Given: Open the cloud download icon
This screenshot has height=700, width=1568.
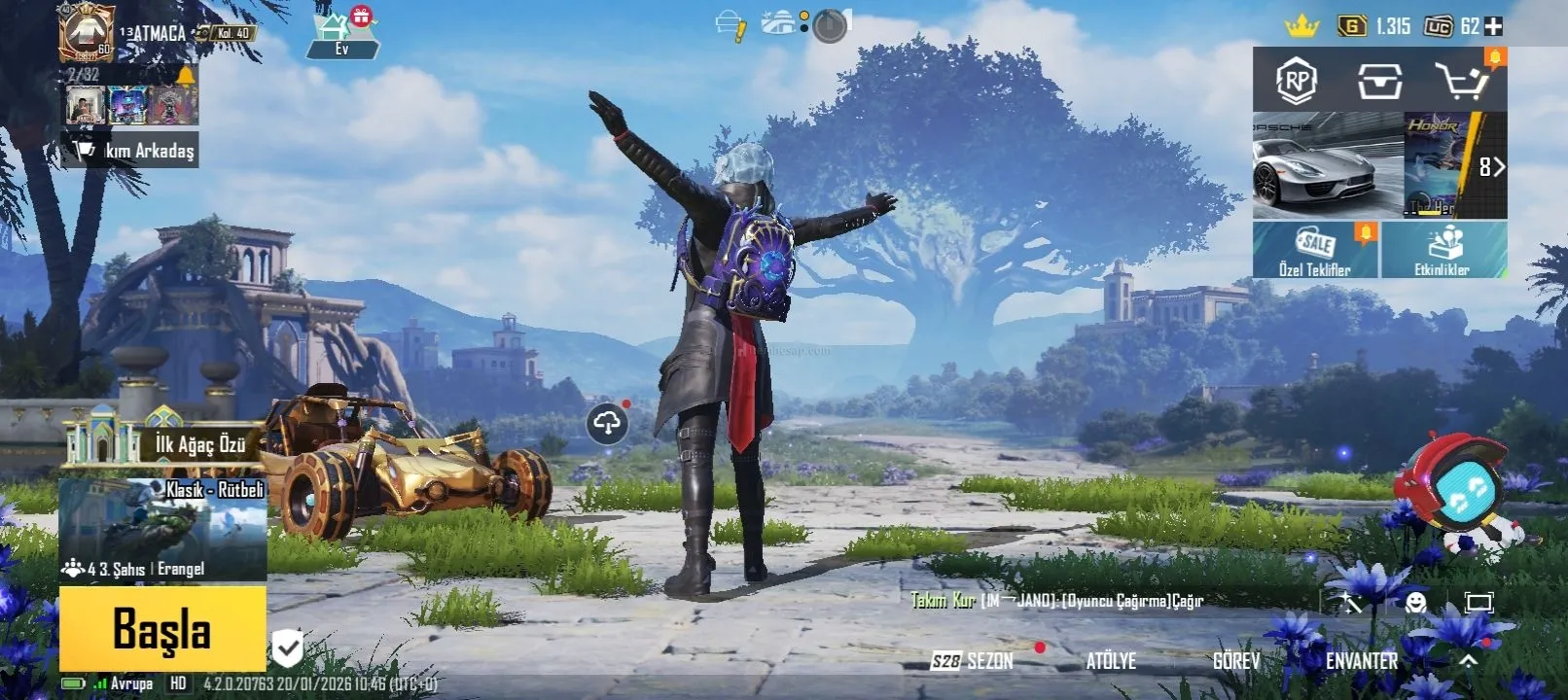Looking at the screenshot, I should coord(607,424).
